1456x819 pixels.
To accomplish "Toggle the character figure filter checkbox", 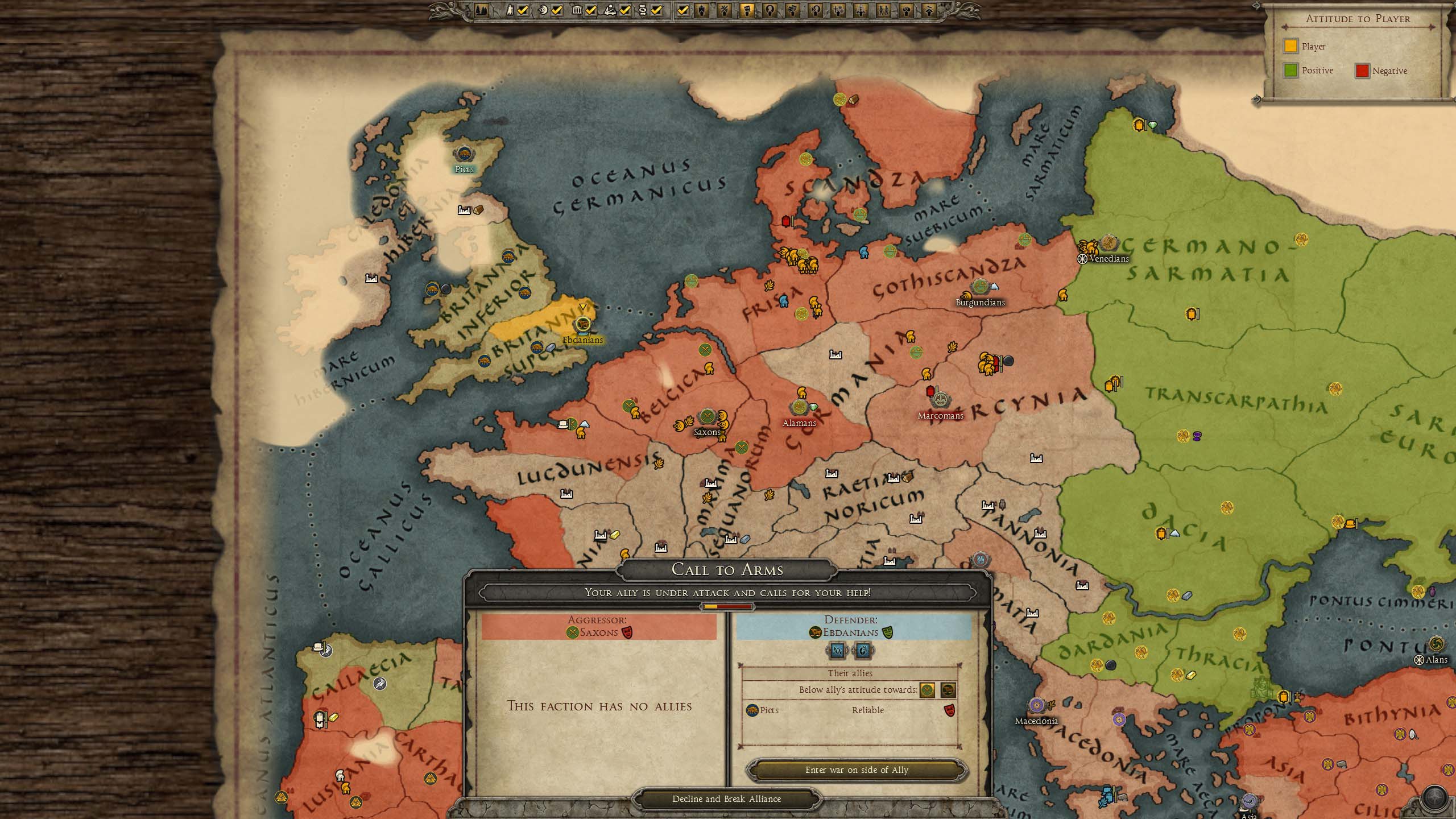I will click(523, 10).
